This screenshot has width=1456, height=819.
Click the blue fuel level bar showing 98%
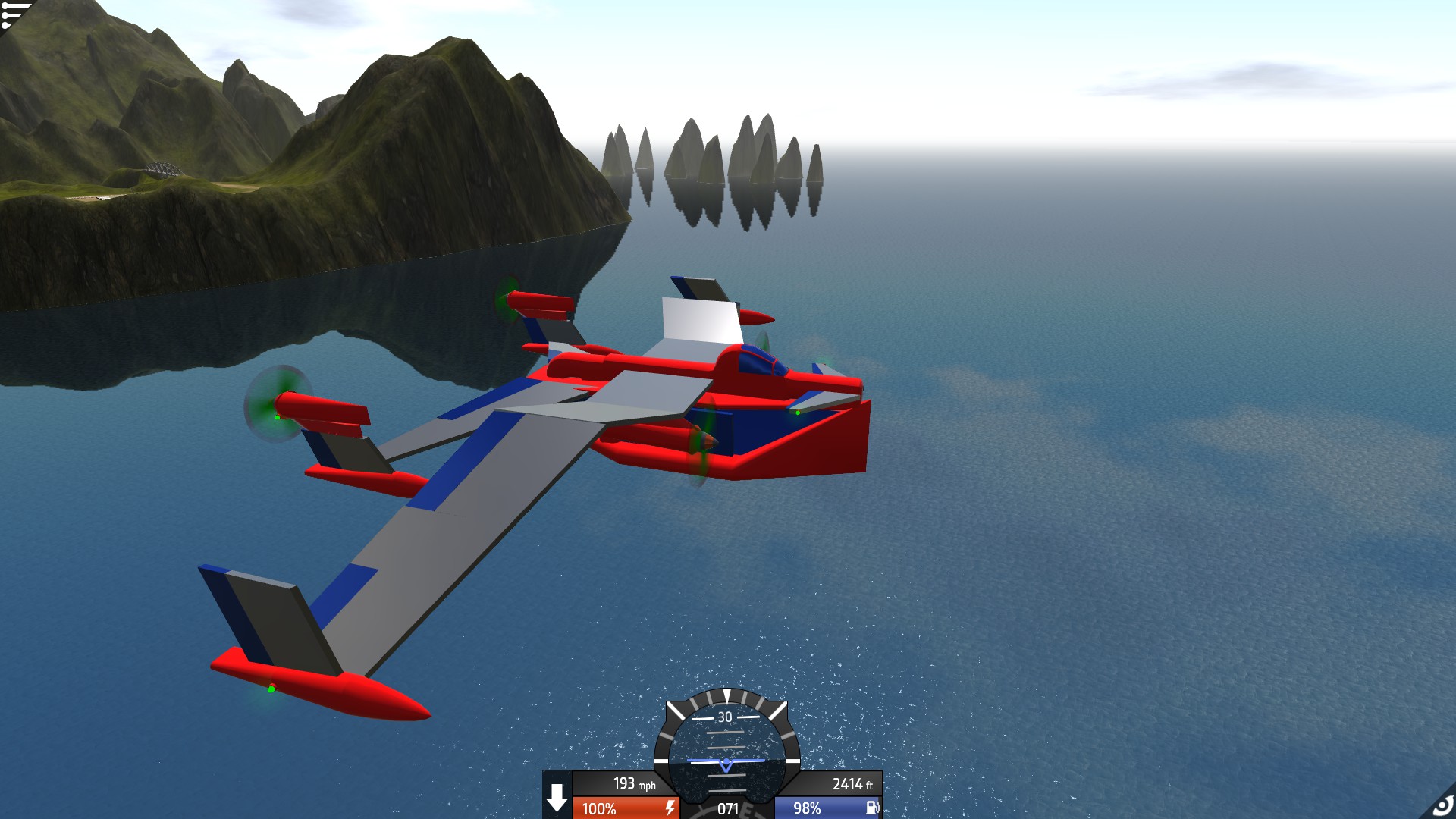pyautogui.click(x=805, y=807)
